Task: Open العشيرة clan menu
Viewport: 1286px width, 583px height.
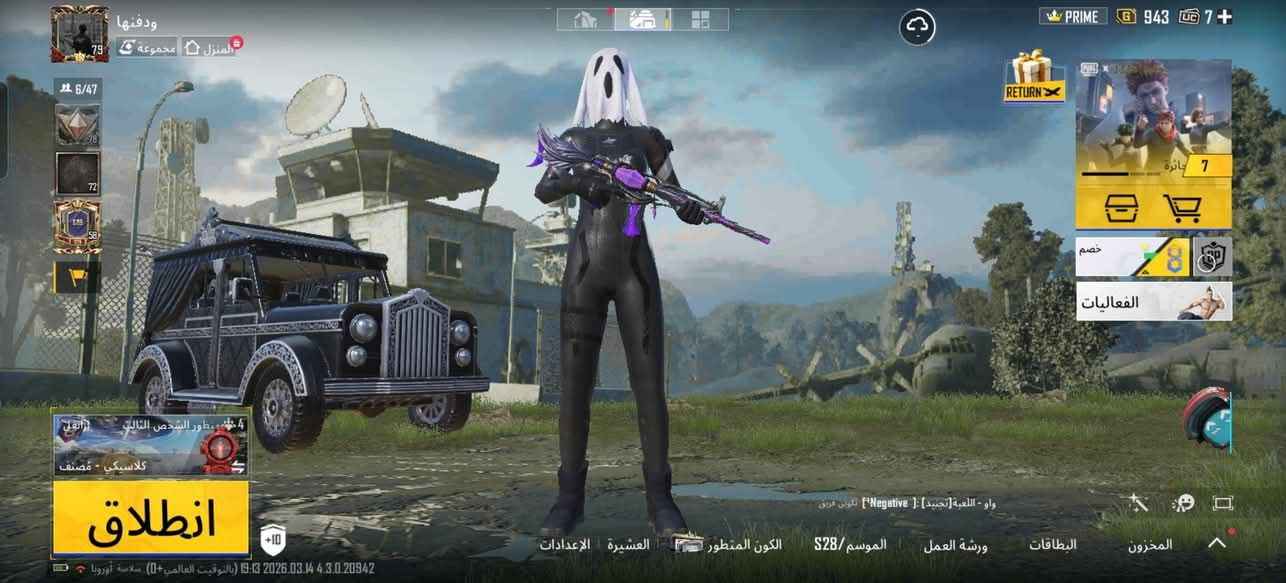Action: (x=628, y=545)
